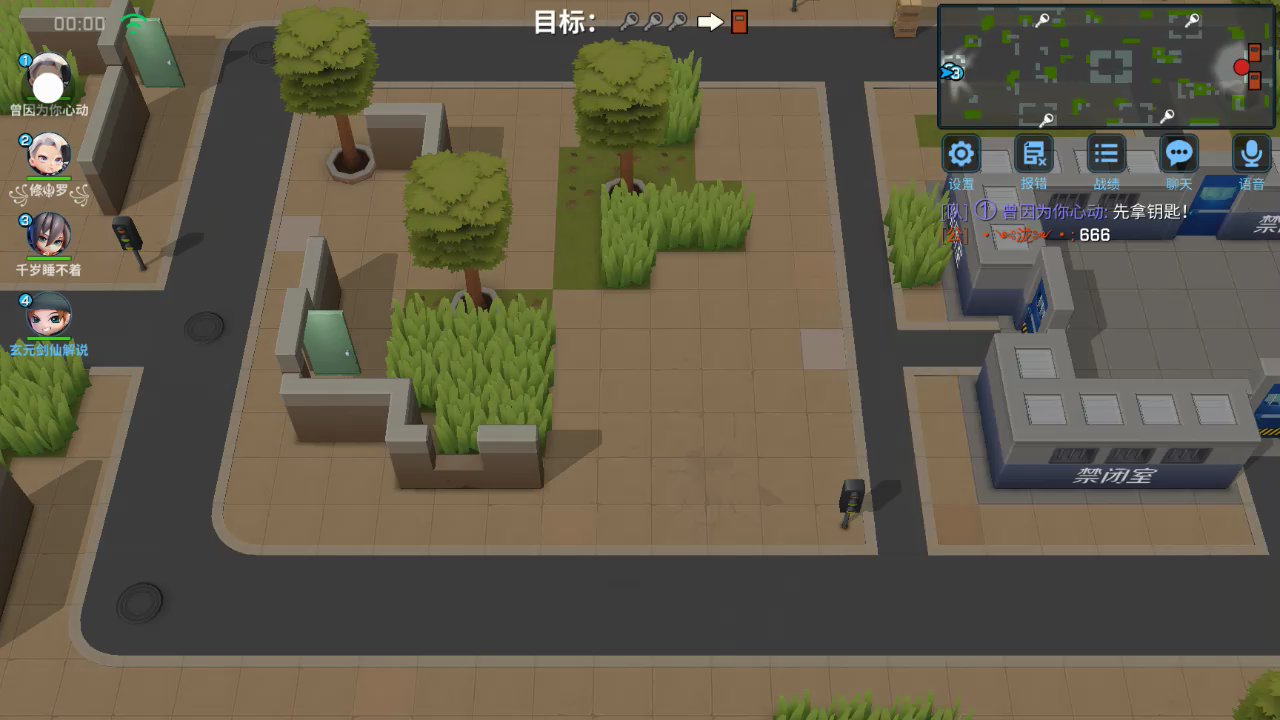Open the 设置 settings gear button
The height and width of the screenshot is (720, 1280).
point(961,155)
